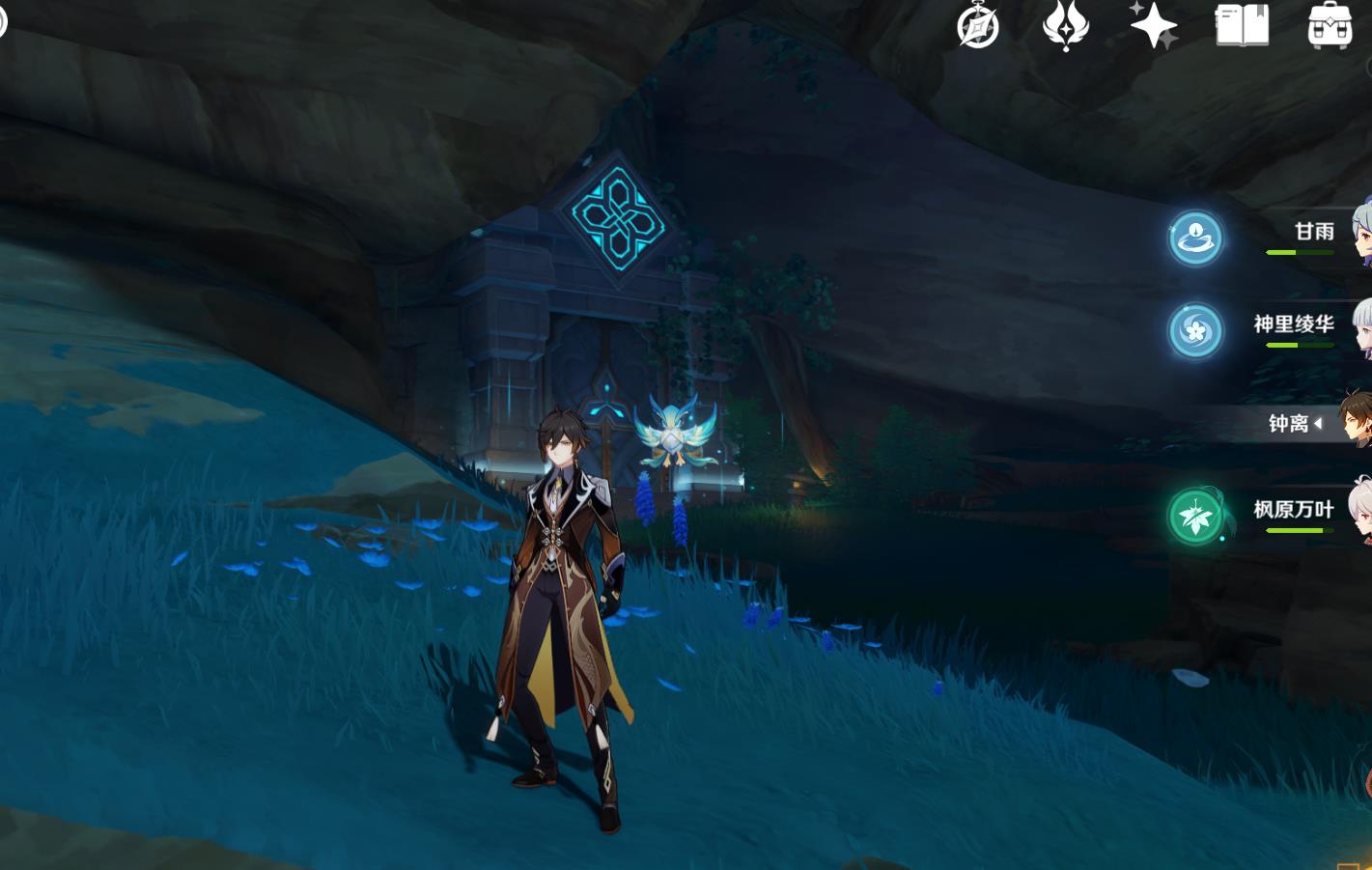Switch to party member 甘雨
The image size is (1372, 870).
pos(1314,232)
